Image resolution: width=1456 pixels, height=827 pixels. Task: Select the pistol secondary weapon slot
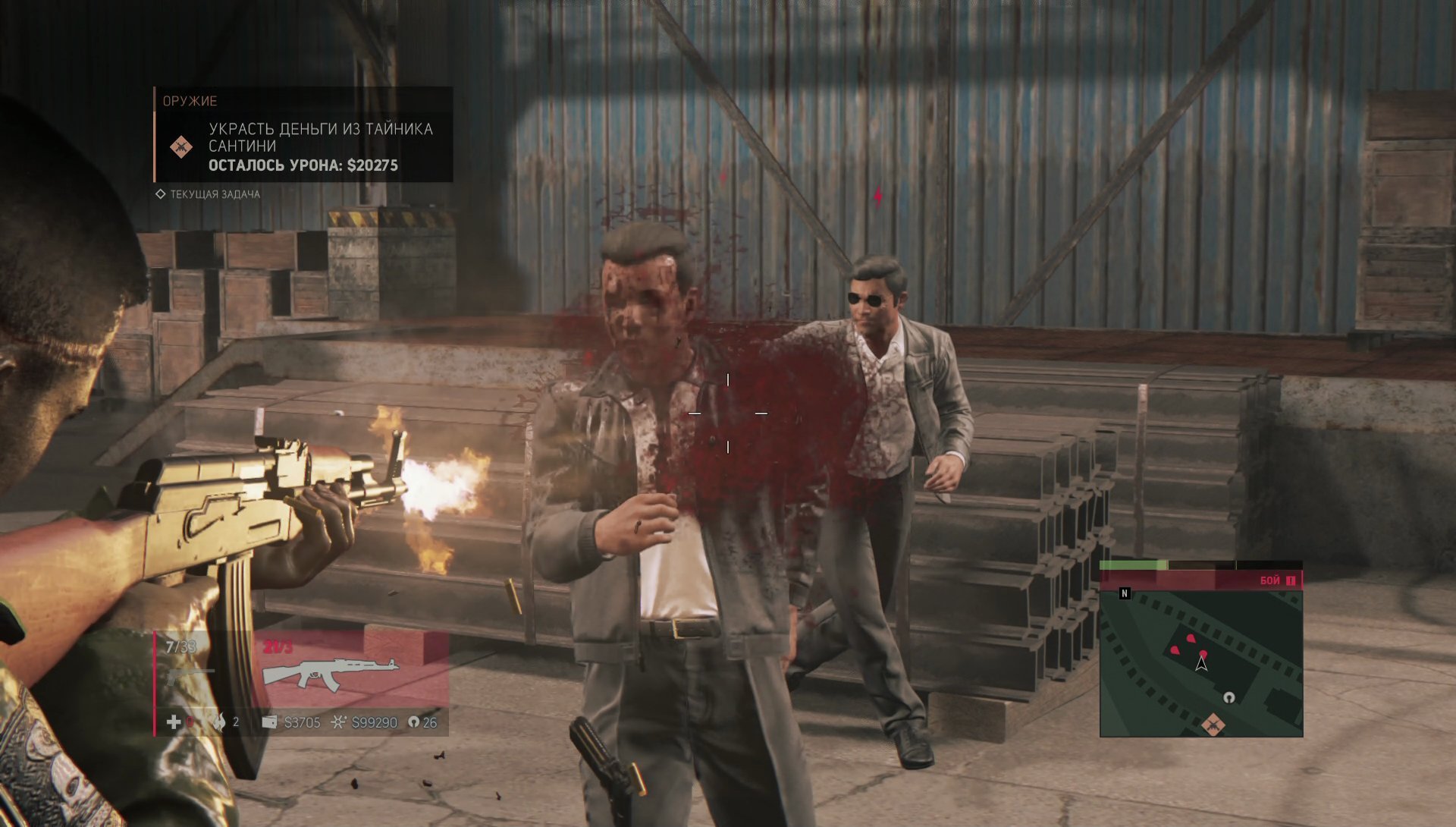(x=188, y=673)
